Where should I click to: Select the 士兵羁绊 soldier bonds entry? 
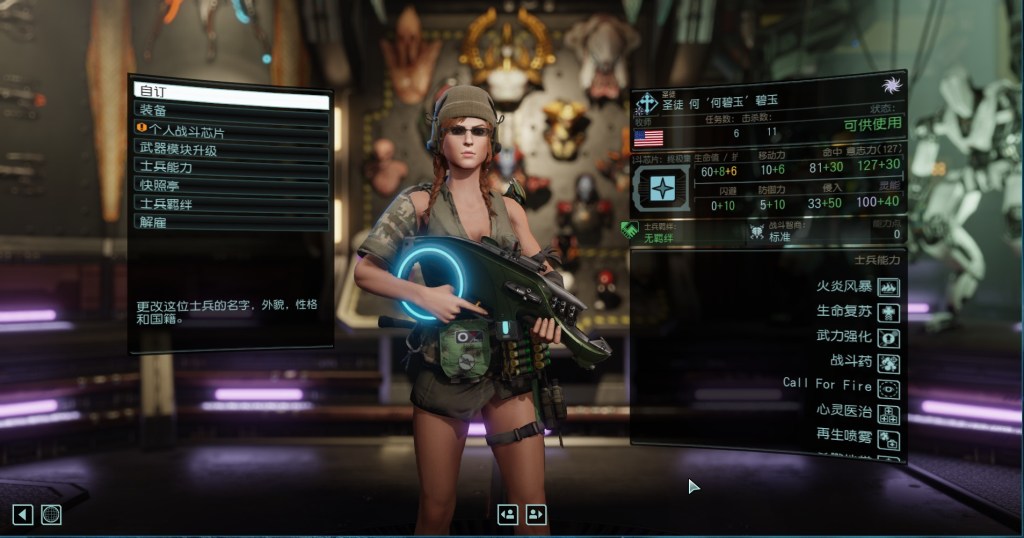click(231, 203)
